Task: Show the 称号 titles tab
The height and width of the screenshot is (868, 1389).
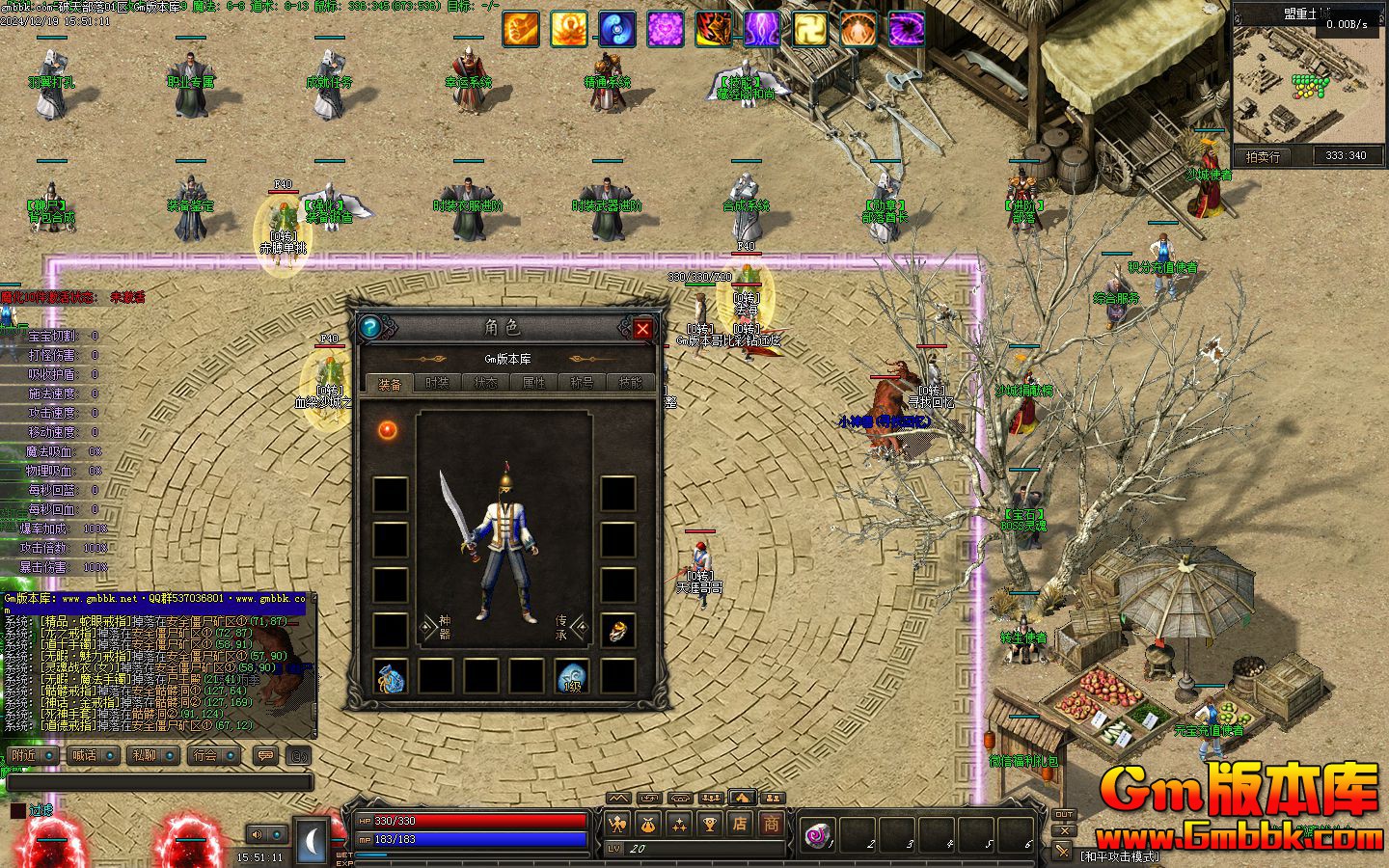Action: tap(582, 383)
